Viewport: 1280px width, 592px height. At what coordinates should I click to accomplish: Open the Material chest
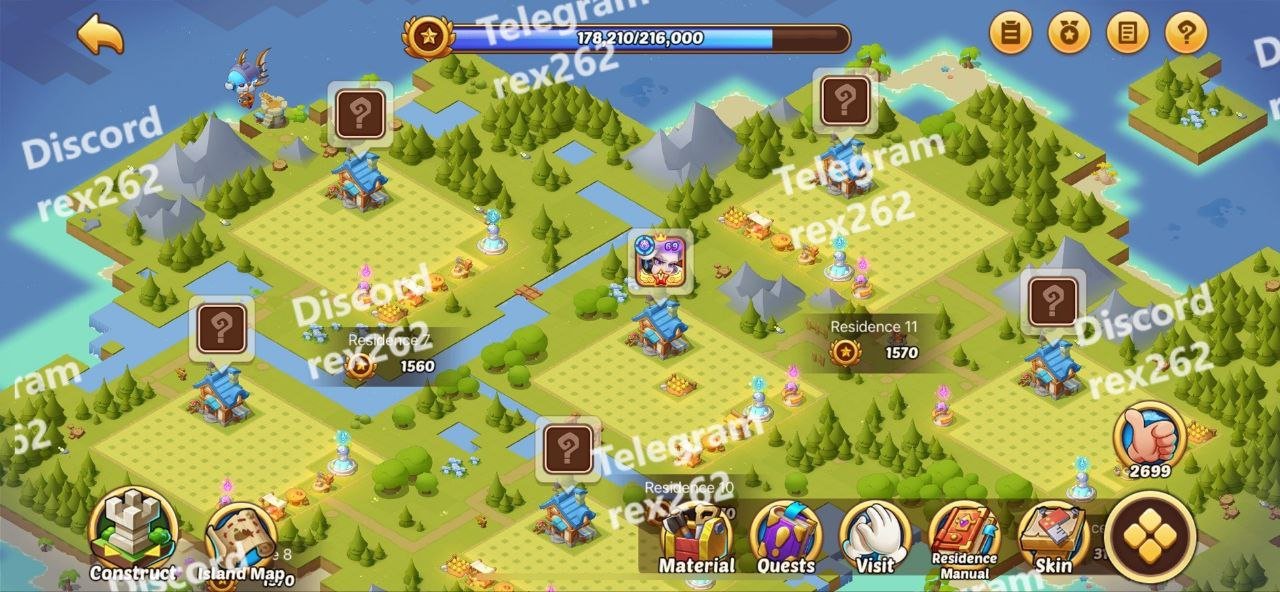tap(696, 538)
